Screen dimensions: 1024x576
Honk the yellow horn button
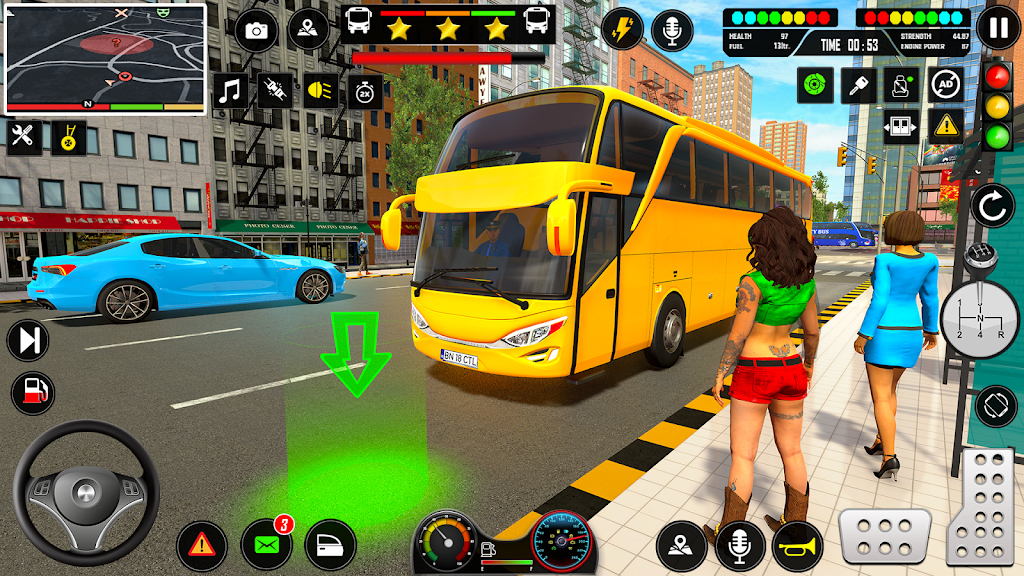[x=797, y=546]
